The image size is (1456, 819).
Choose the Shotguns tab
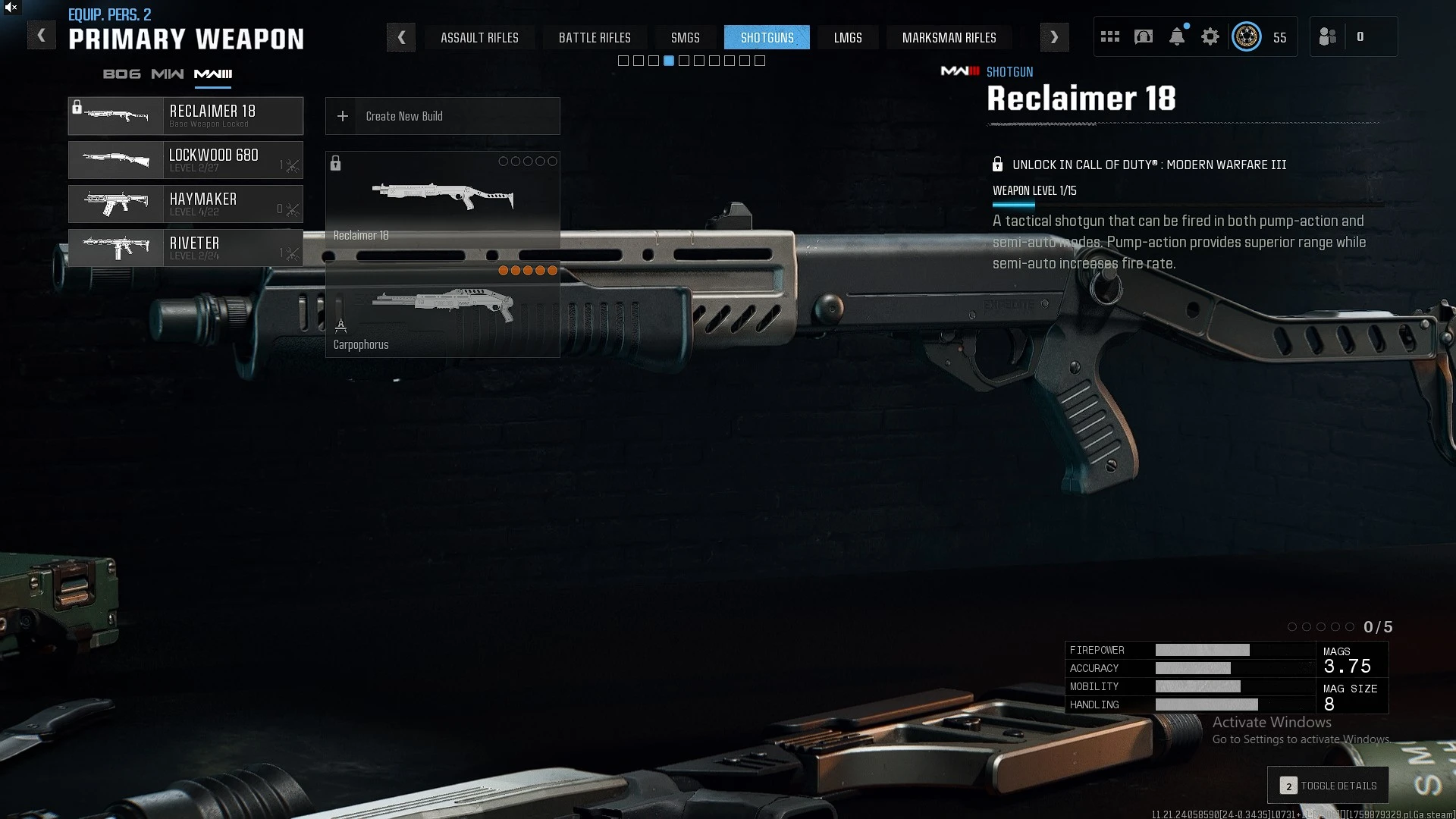click(x=767, y=37)
